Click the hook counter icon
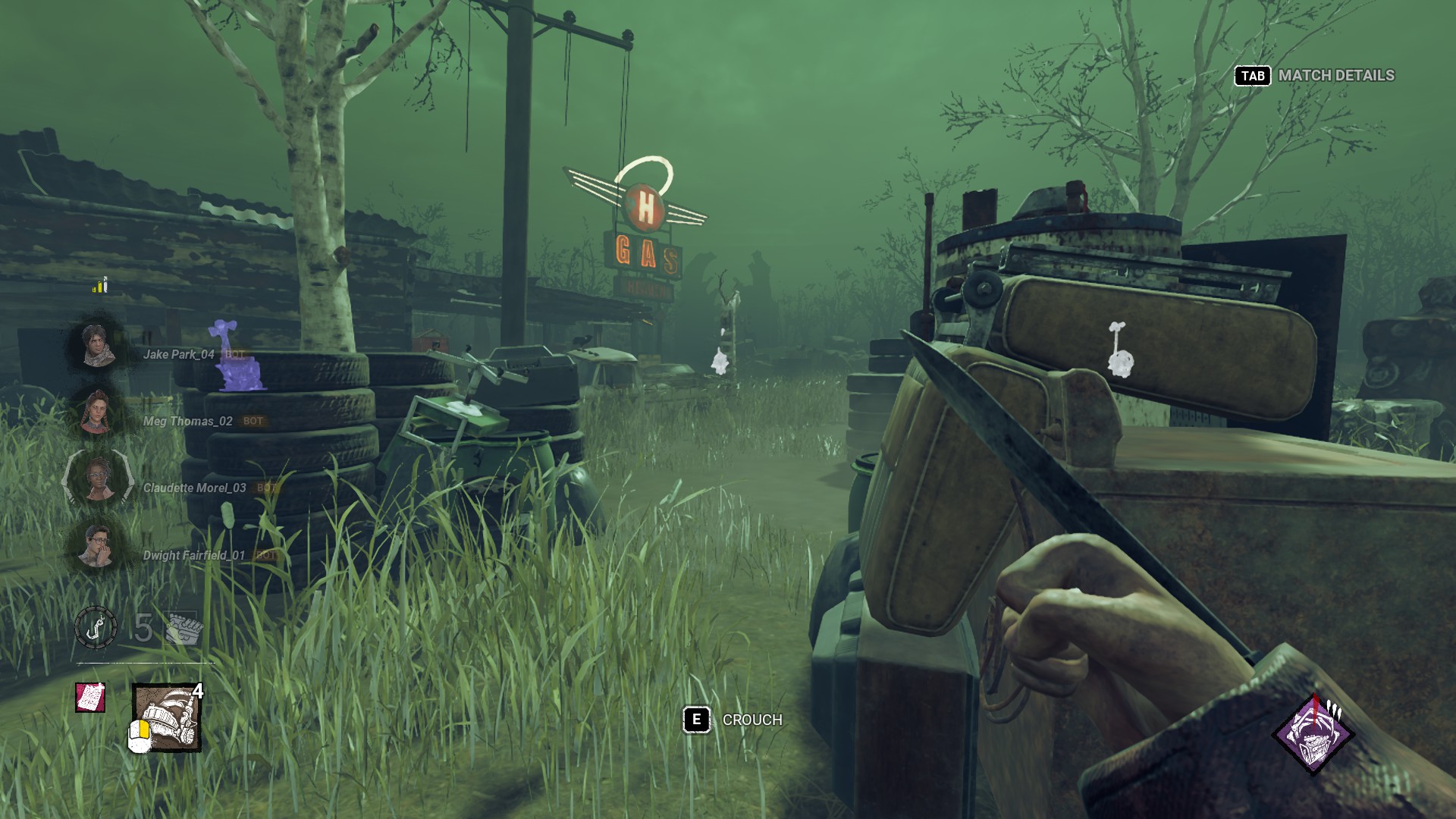 [96, 628]
